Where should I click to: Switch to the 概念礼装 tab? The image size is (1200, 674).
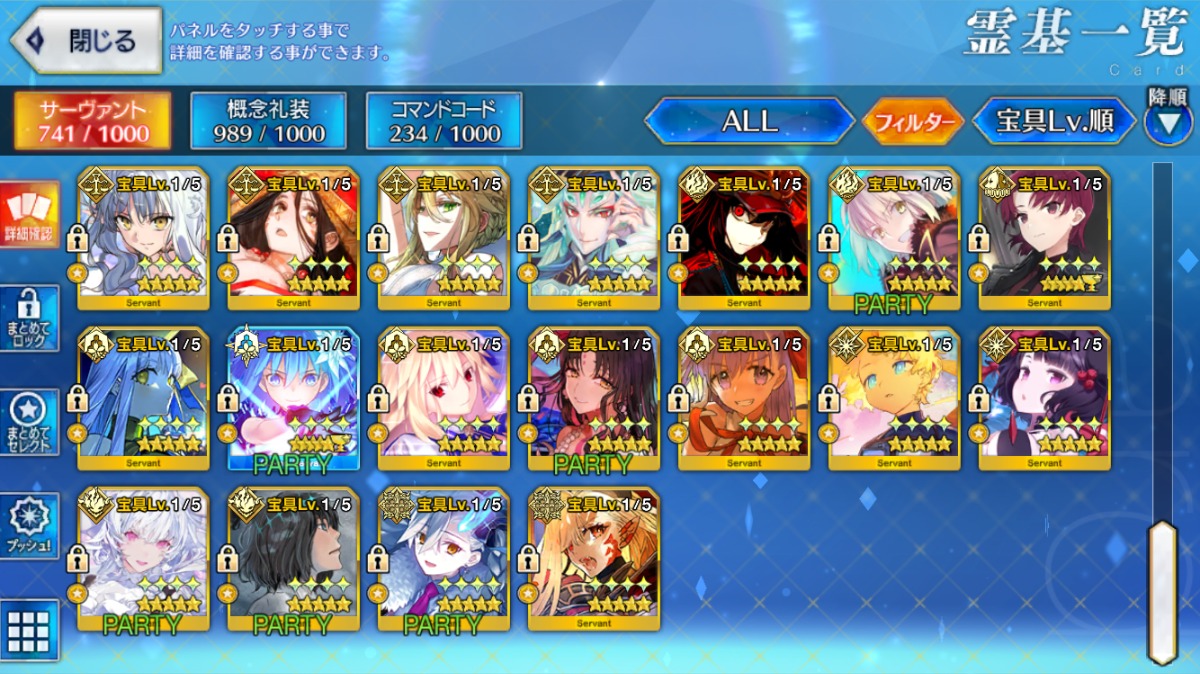tap(268, 121)
